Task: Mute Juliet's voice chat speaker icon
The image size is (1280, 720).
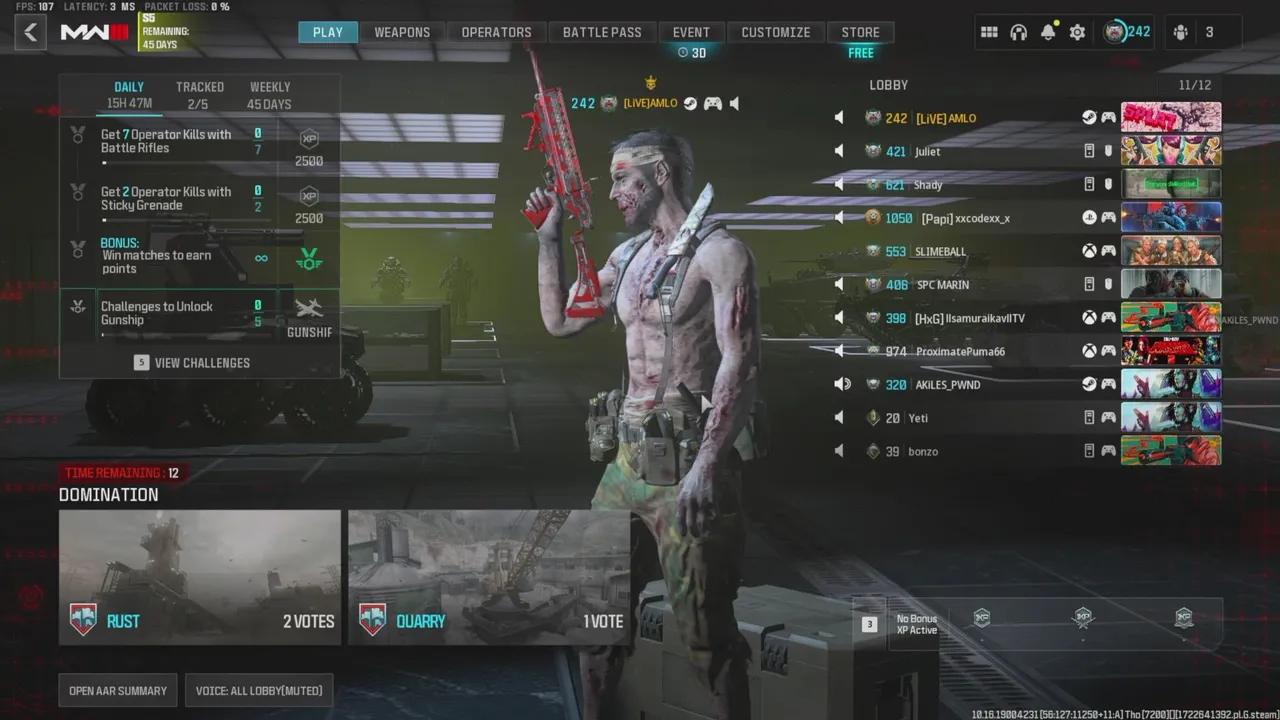Action: point(839,150)
